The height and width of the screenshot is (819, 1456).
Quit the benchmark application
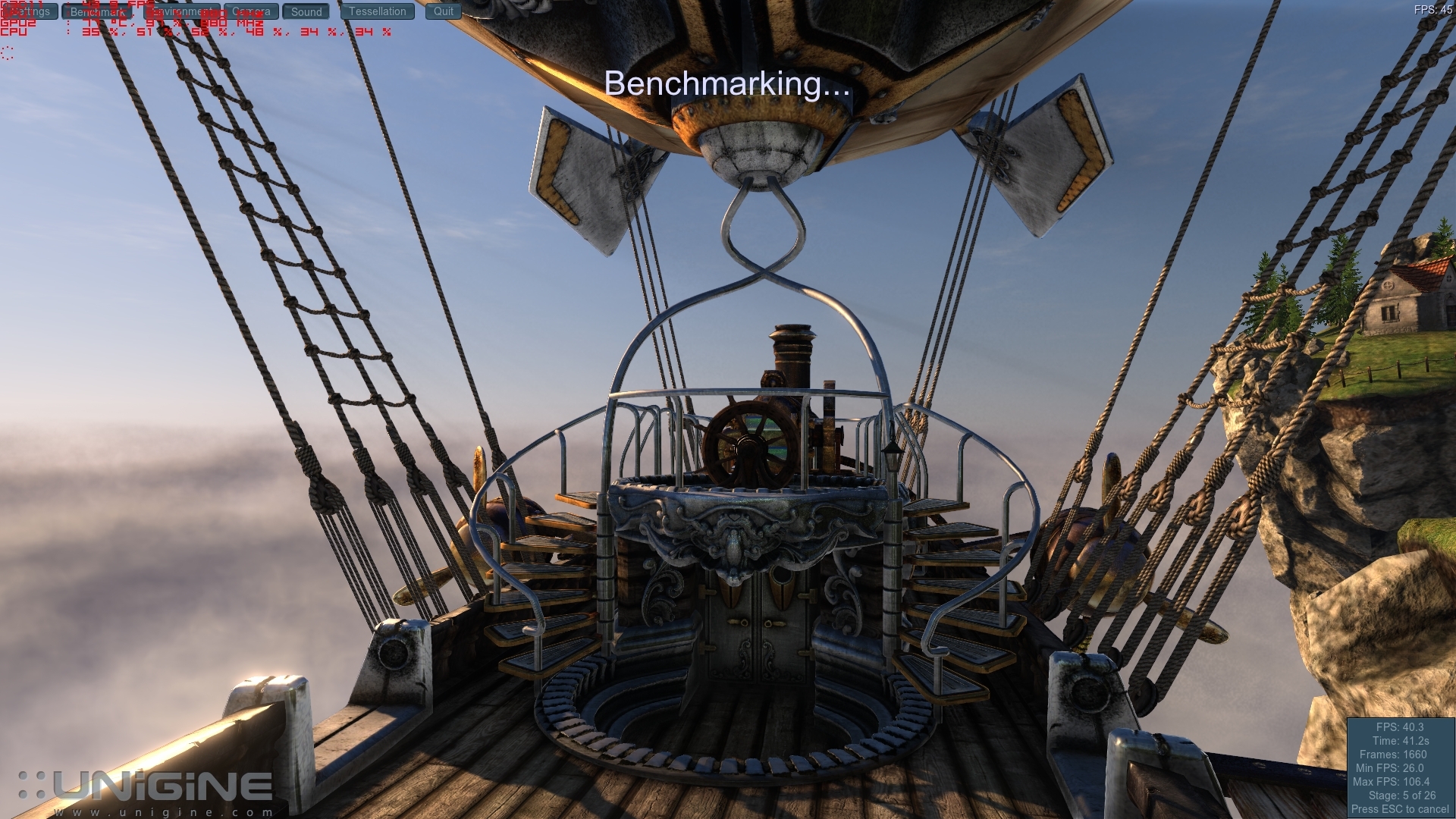(444, 11)
